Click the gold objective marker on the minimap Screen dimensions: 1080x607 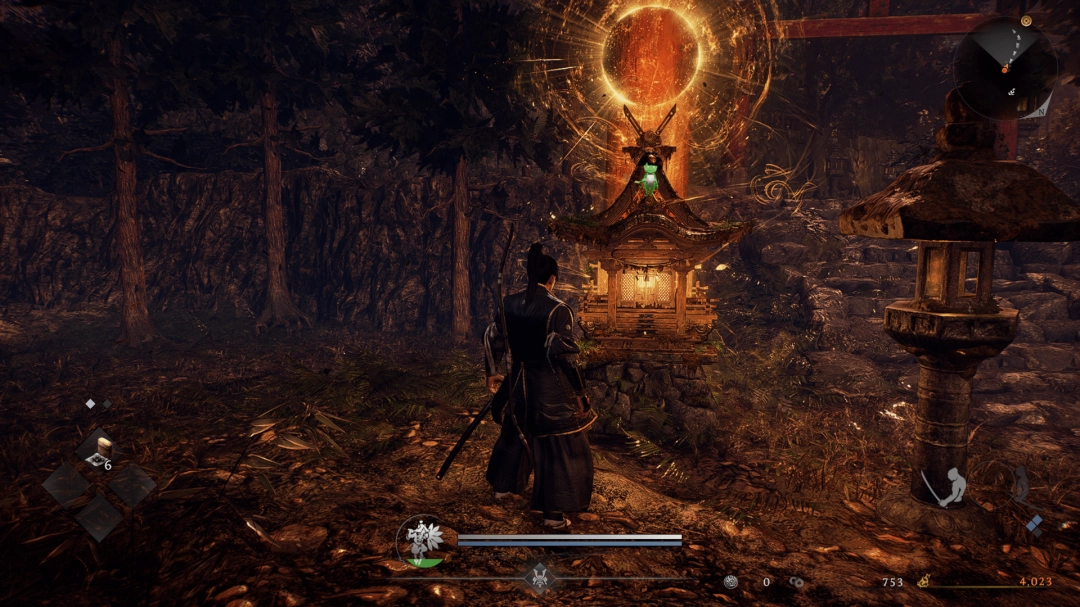pyautogui.click(x=1026, y=20)
